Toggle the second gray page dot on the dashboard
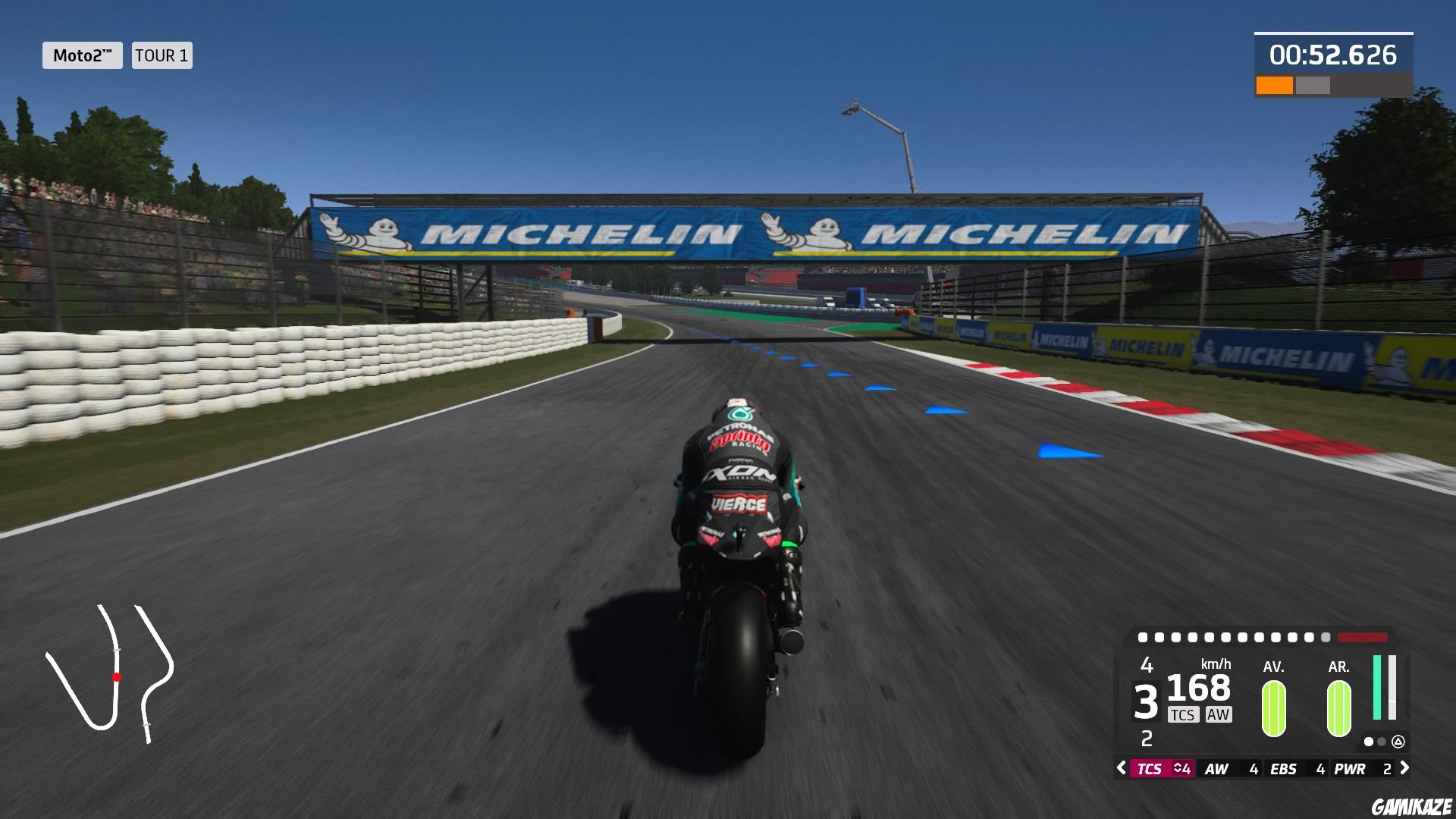The image size is (1456, 819). pyautogui.click(x=1381, y=742)
